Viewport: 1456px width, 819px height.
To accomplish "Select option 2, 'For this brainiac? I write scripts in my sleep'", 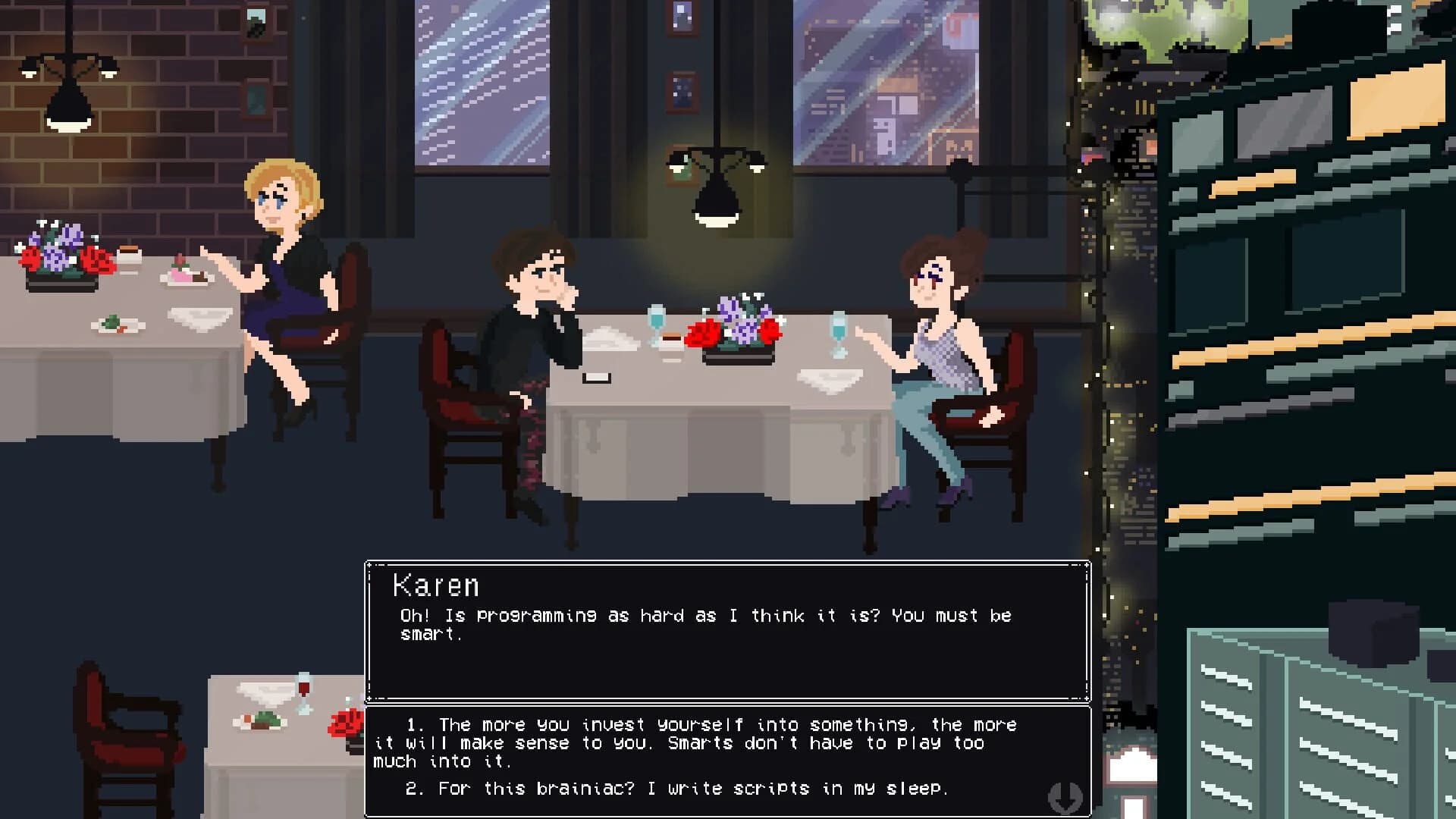I will pos(675,788).
